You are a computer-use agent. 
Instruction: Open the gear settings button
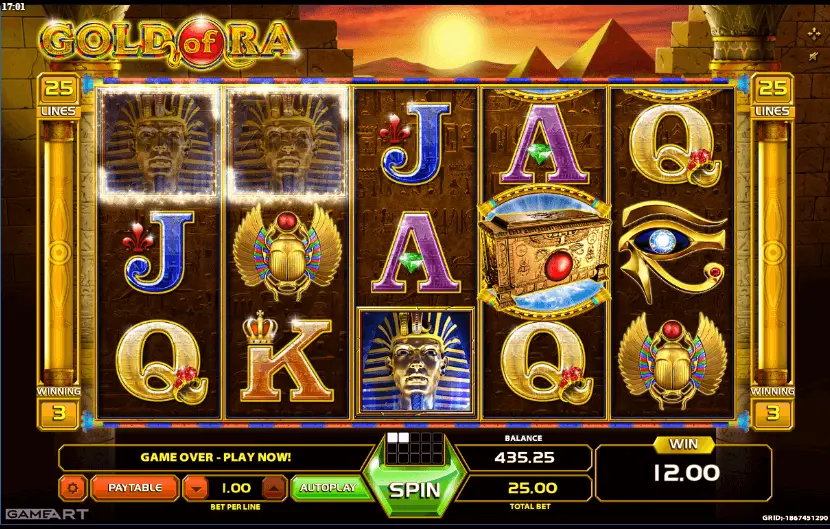73,488
